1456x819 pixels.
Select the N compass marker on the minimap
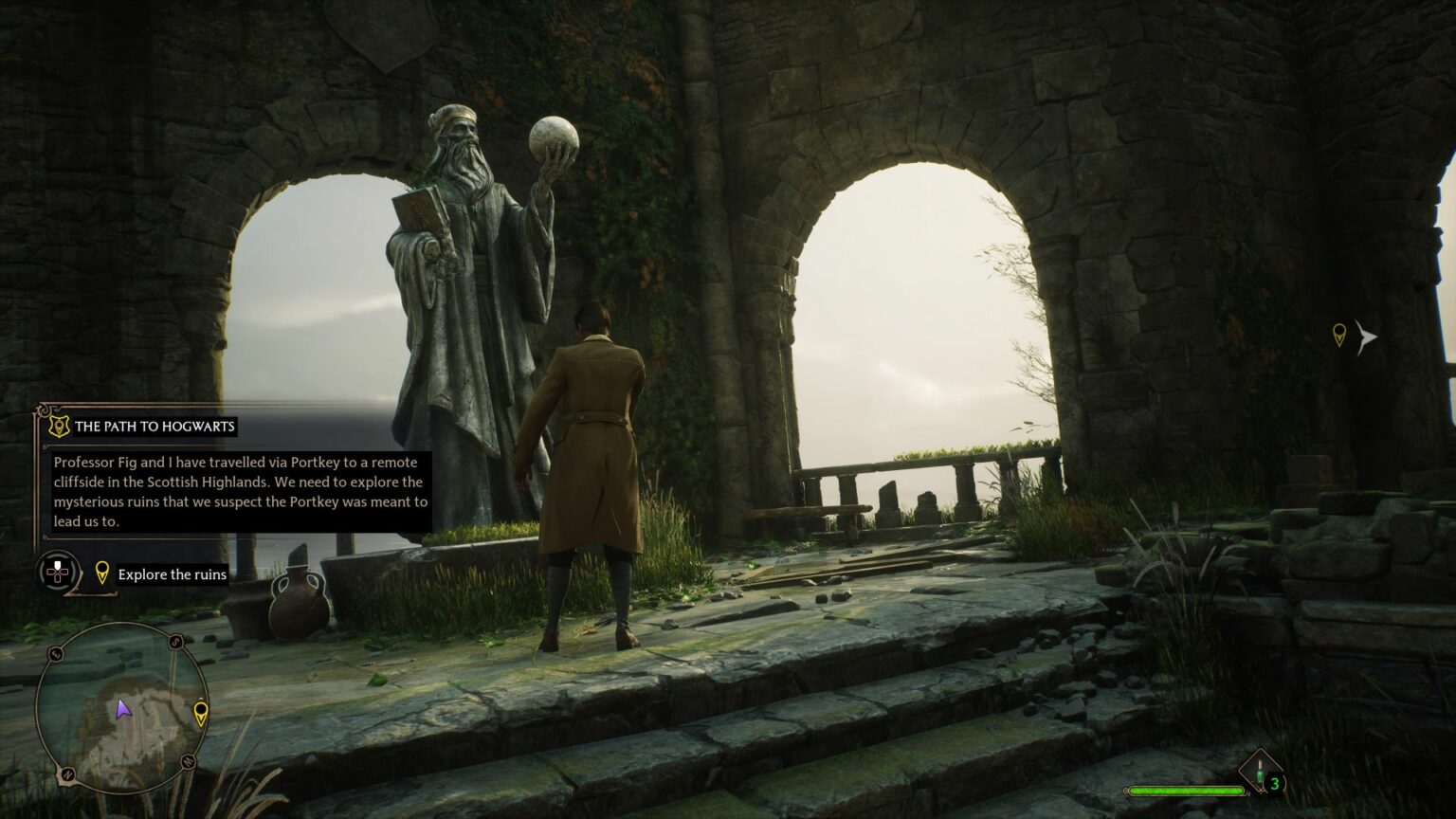click(x=66, y=774)
